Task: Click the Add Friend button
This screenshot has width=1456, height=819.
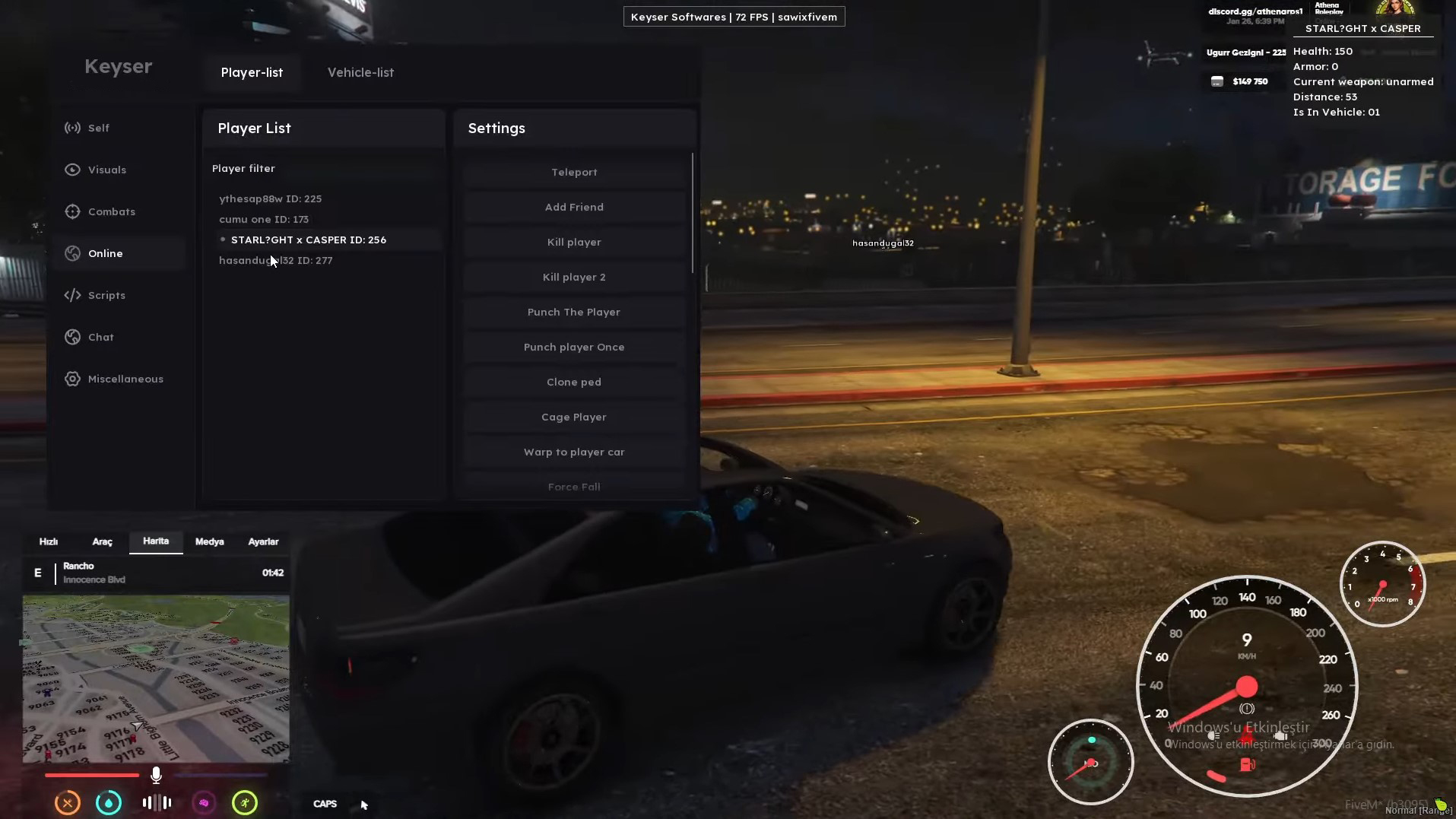Action: (x=574, y=207)
